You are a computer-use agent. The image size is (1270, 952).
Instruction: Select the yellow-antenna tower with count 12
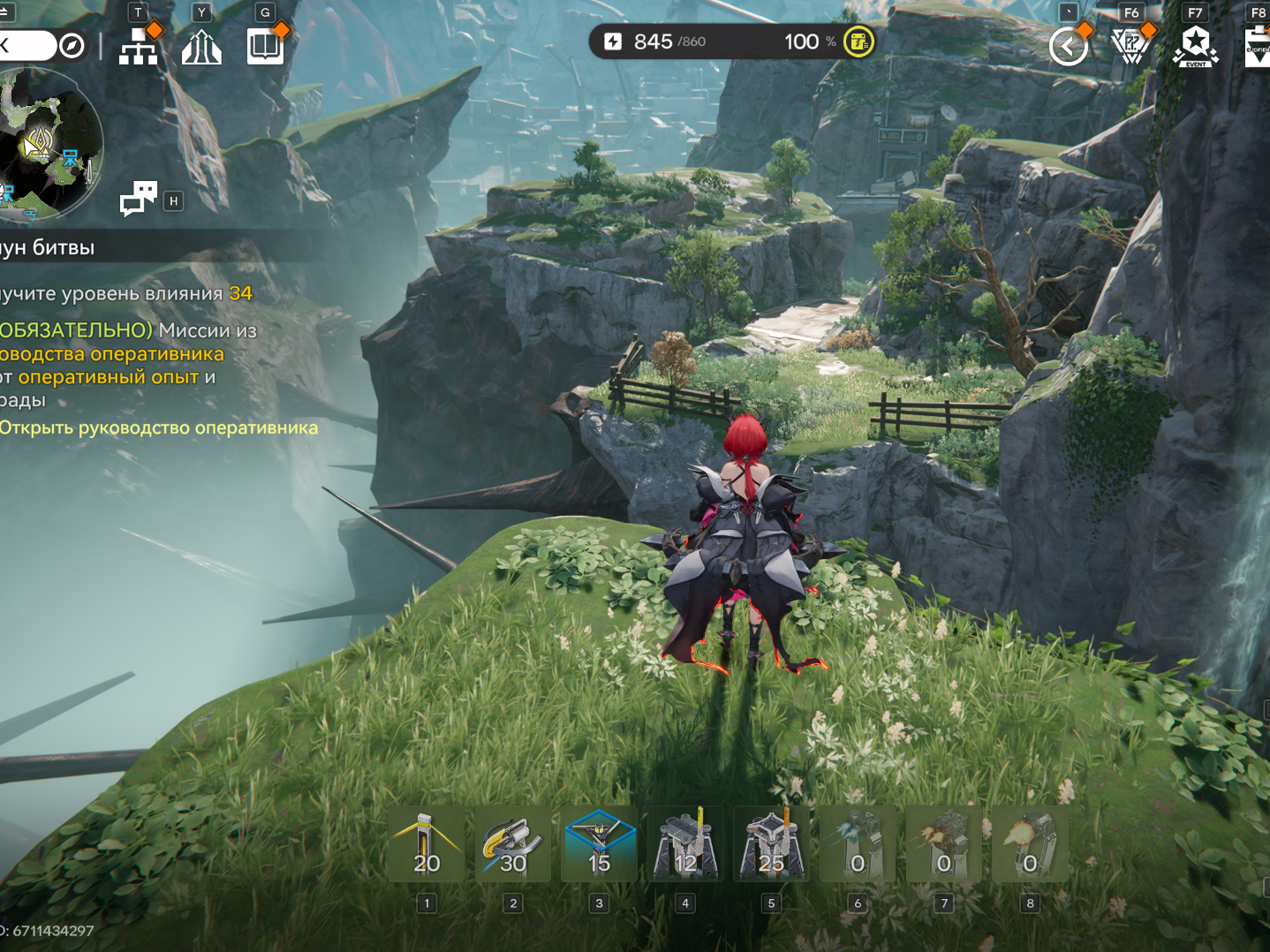coord(685,844)
